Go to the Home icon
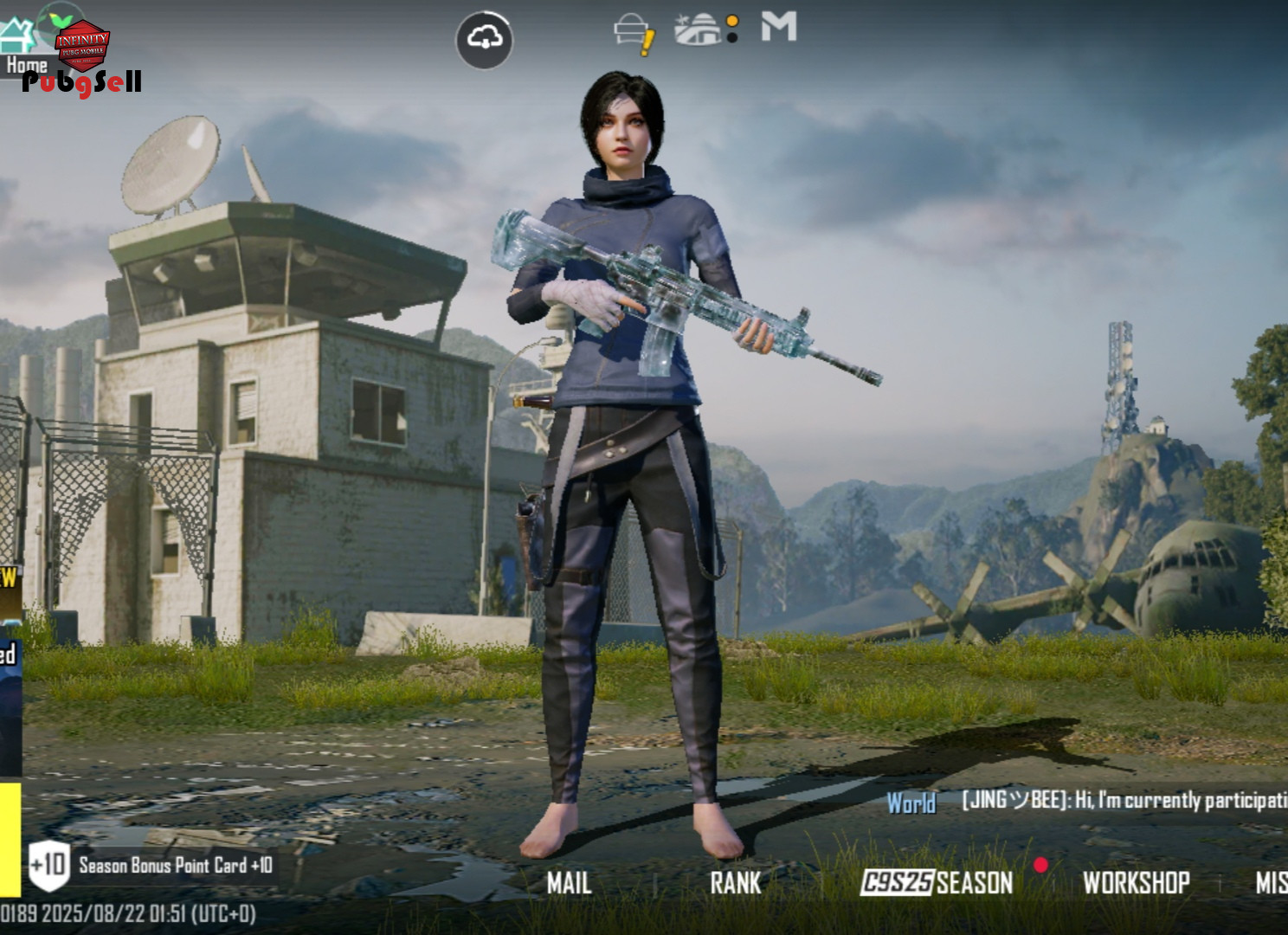This screenshot has width=1288, height=935. 19,43
